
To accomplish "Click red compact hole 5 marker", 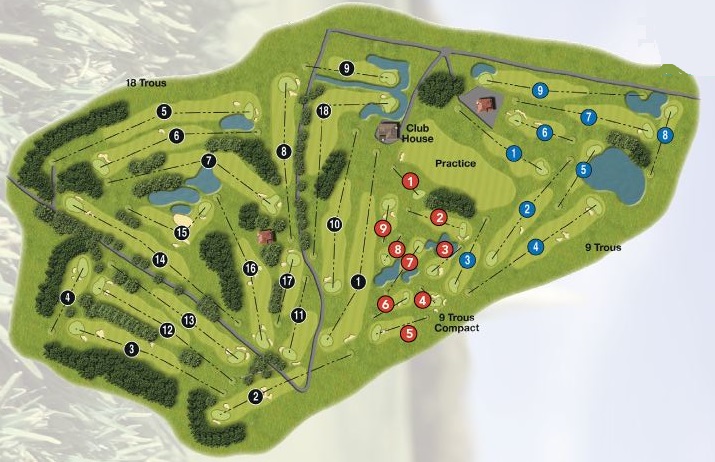I will point(408,334).
